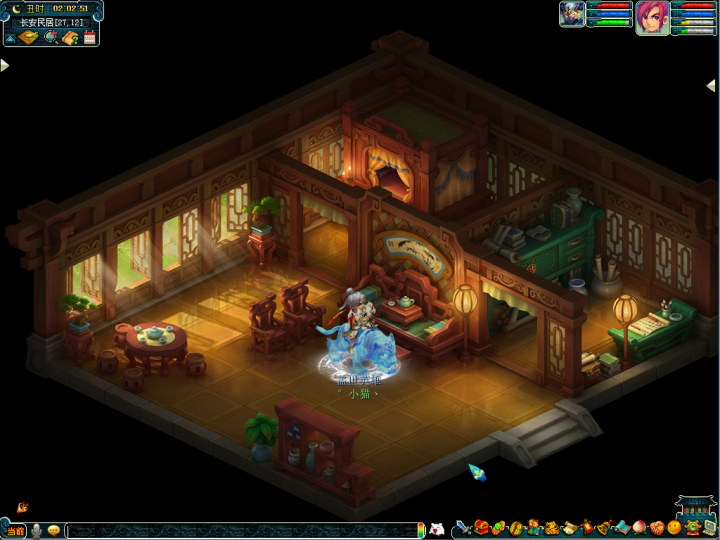
Task: Open the magnifier mini-map search icon
Action: (x=50, y=38)
